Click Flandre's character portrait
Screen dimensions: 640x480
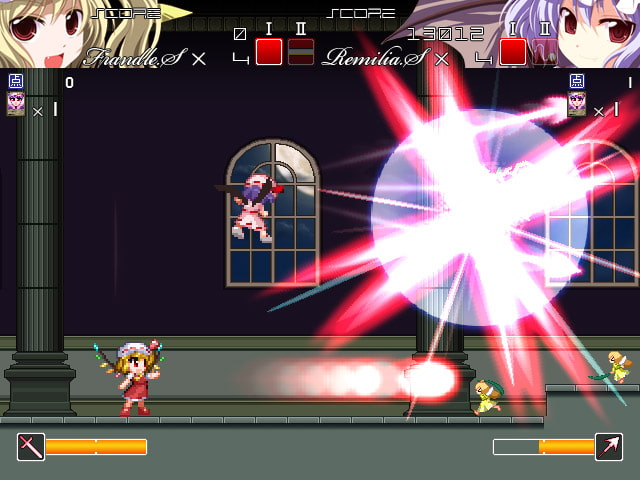pos(40,32)
